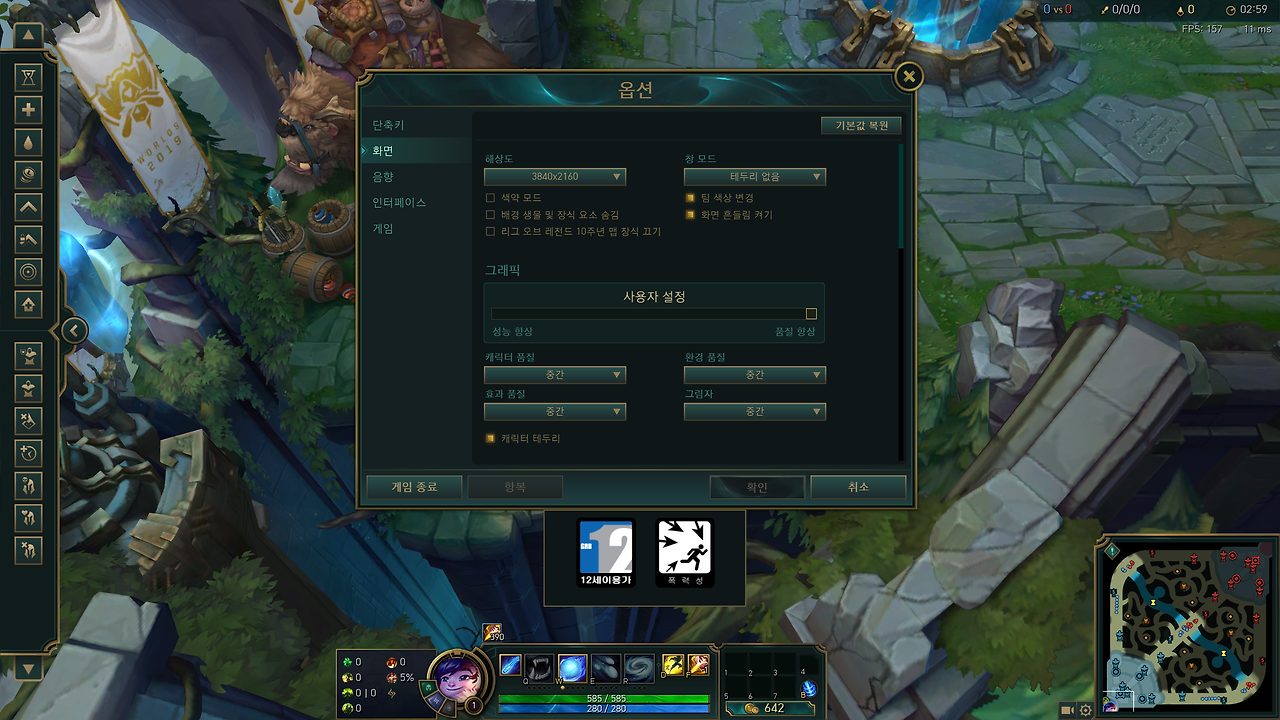Screen dimensions: 1280x720
Task: Disable the 팀 색상 변경 toggle
Action: tap(689, 198)
